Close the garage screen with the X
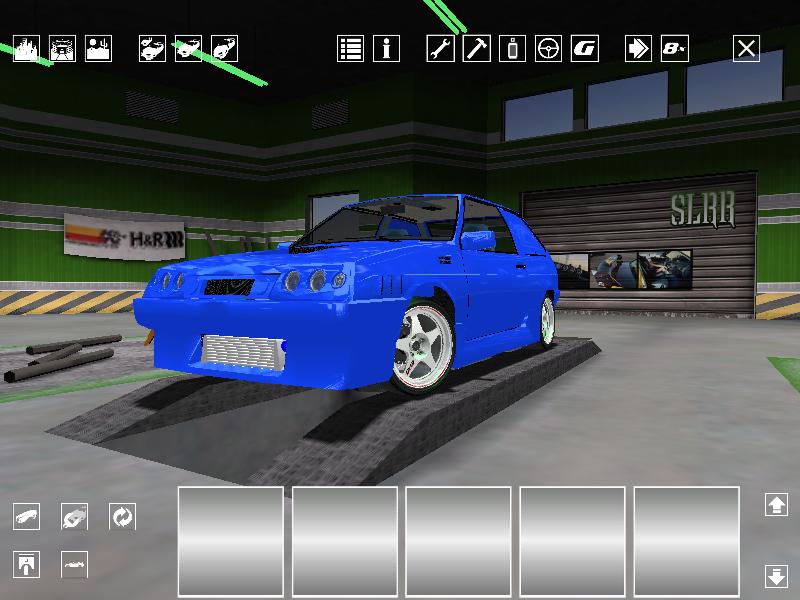Image resolution: width=800 pixels, height=600 pixels. 746,48
